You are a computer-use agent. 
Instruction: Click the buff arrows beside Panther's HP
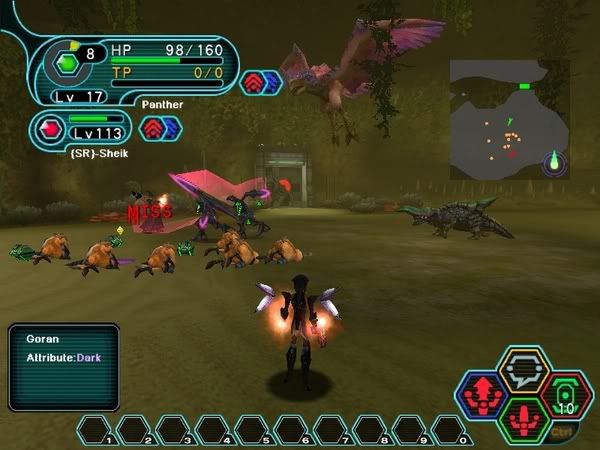click(261, 80)
